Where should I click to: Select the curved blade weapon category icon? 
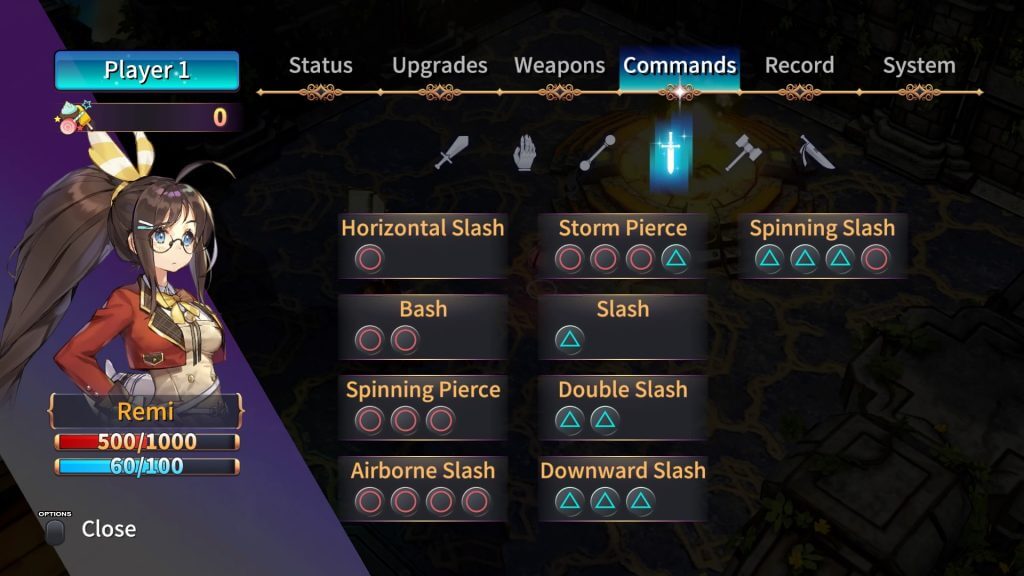tap(816, 154)
